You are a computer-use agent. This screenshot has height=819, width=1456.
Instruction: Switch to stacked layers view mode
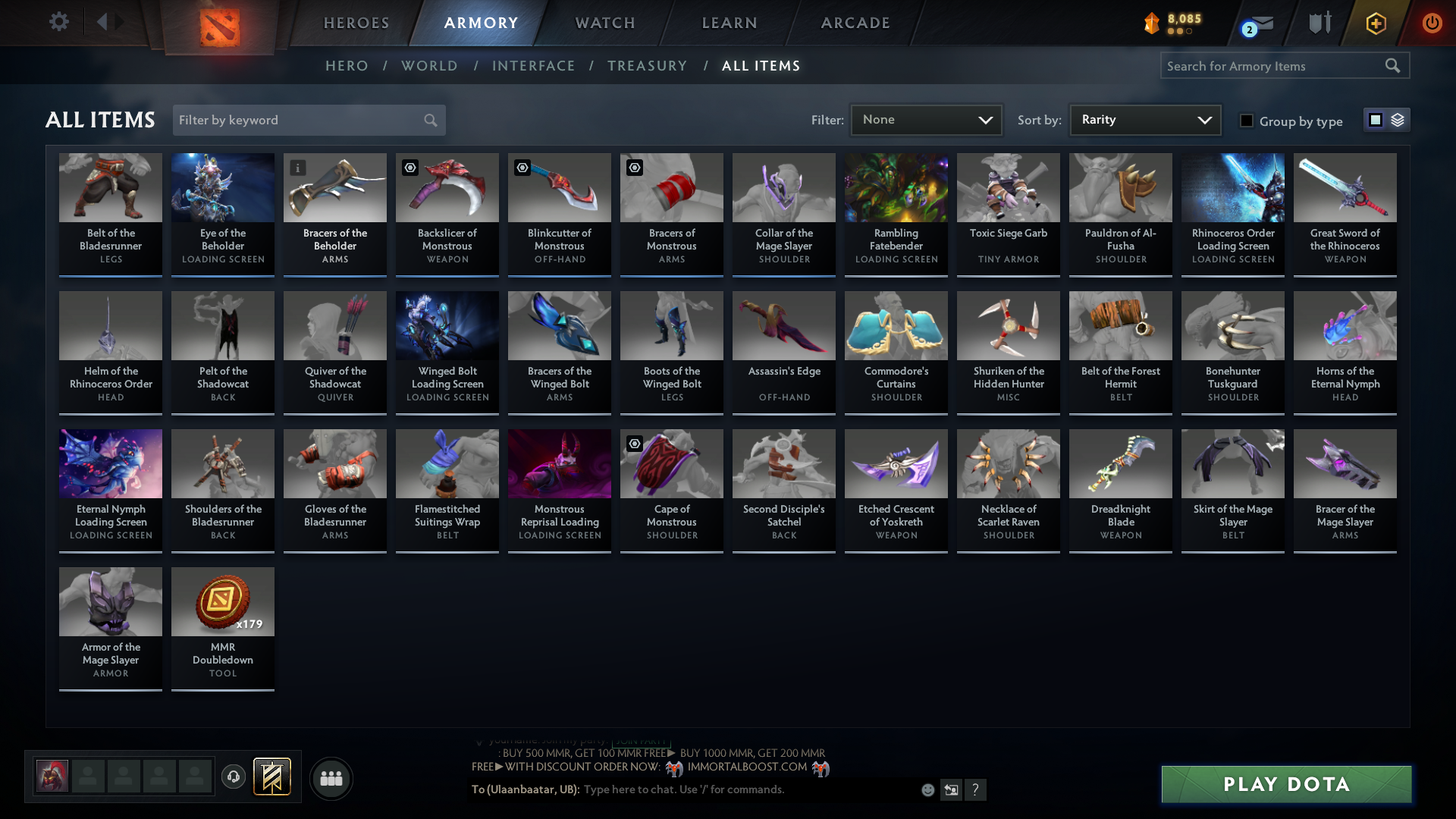(1398, 120)
